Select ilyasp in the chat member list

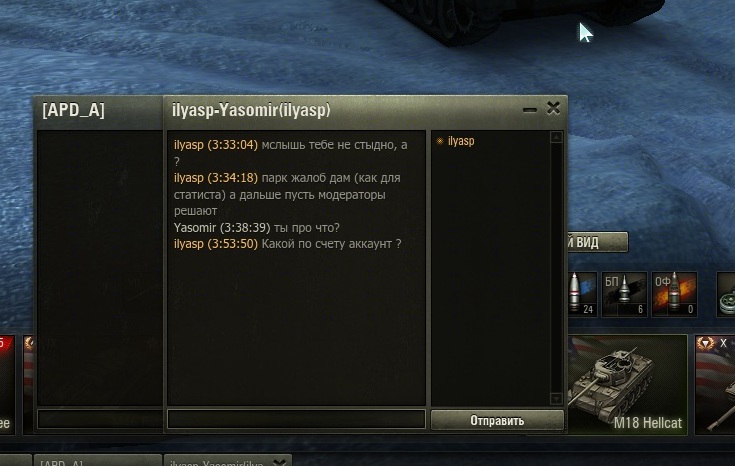click(x=461, y=142)
